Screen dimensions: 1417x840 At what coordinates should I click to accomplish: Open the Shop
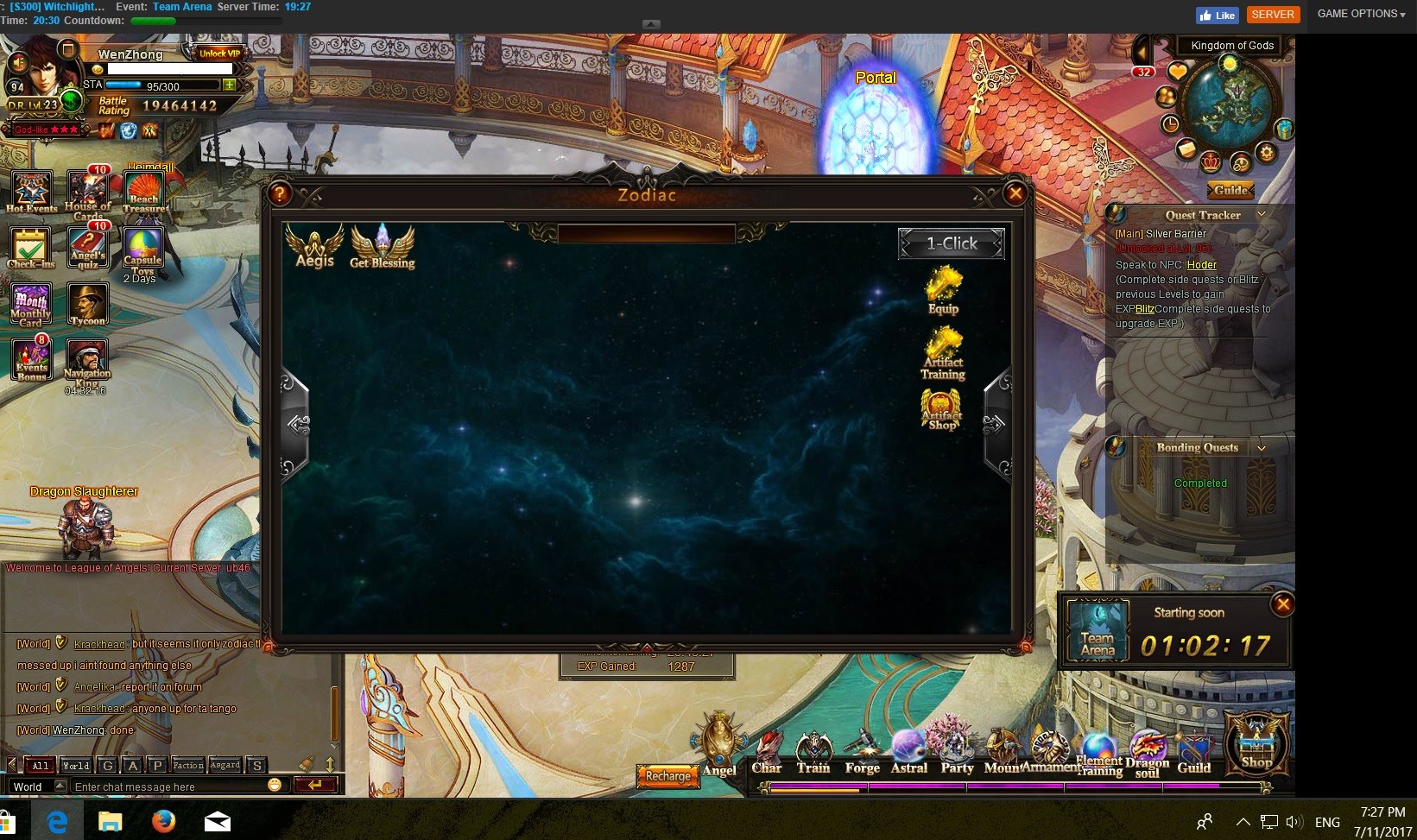(x=1256, y=744)
